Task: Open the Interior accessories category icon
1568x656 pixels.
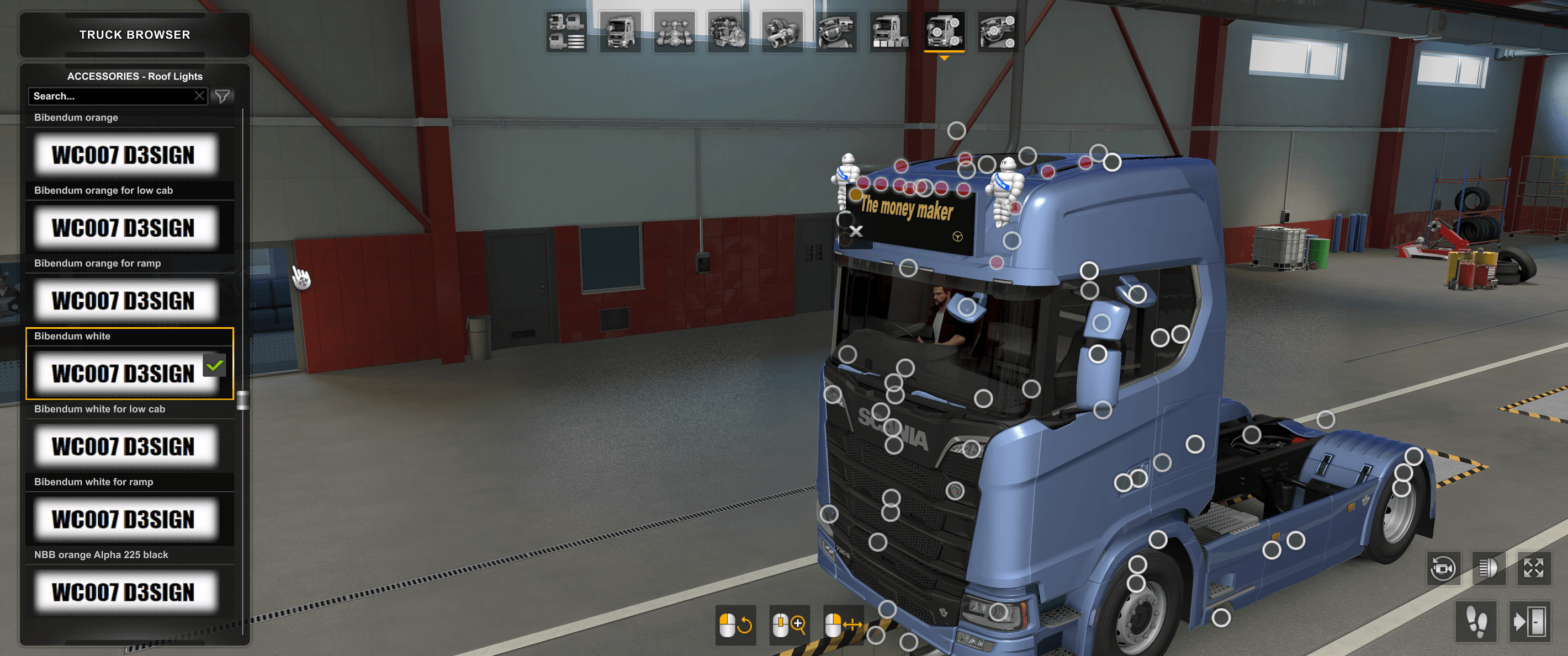Action: 997,34
